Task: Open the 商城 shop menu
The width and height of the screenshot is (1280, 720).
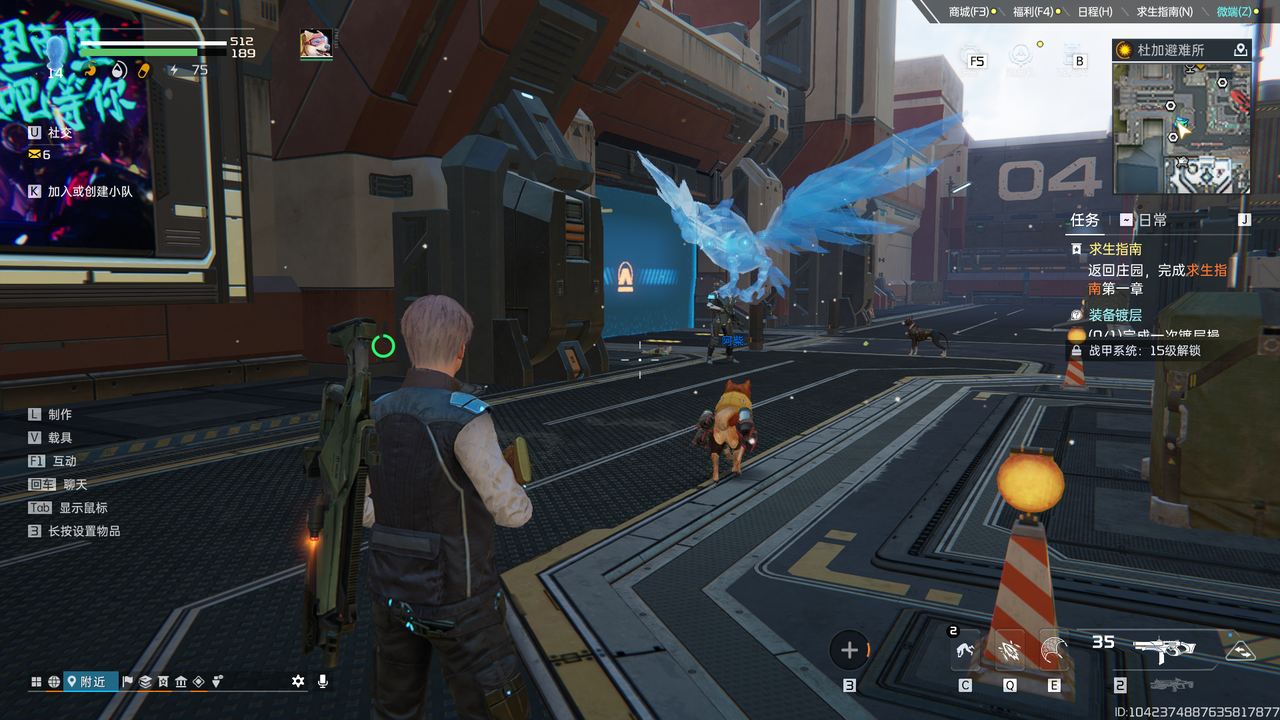Action: click(968, 12)
